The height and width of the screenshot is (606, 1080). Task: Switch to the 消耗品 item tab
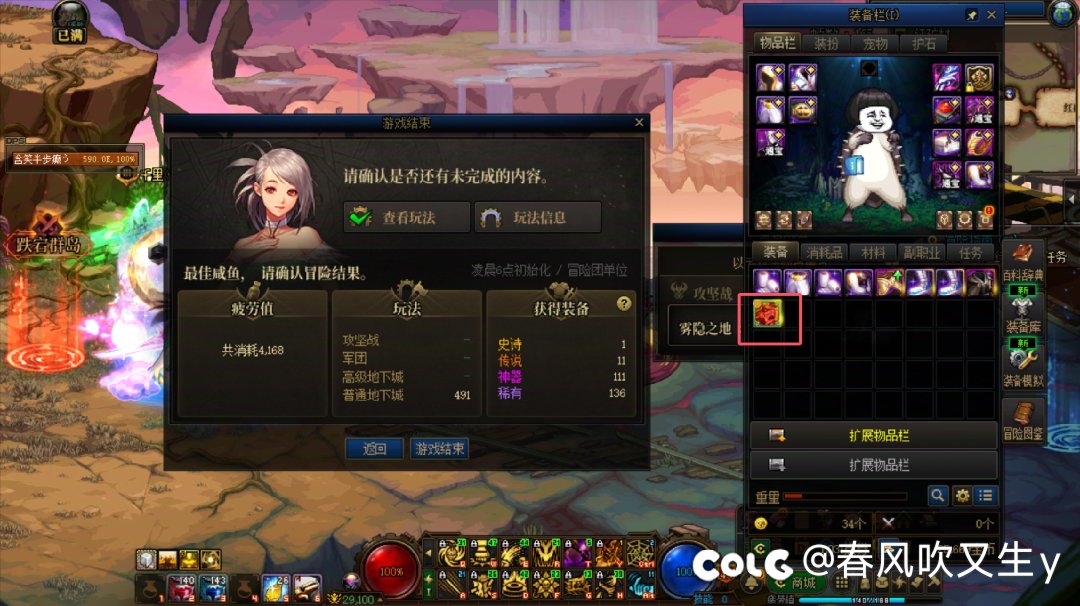825,253
